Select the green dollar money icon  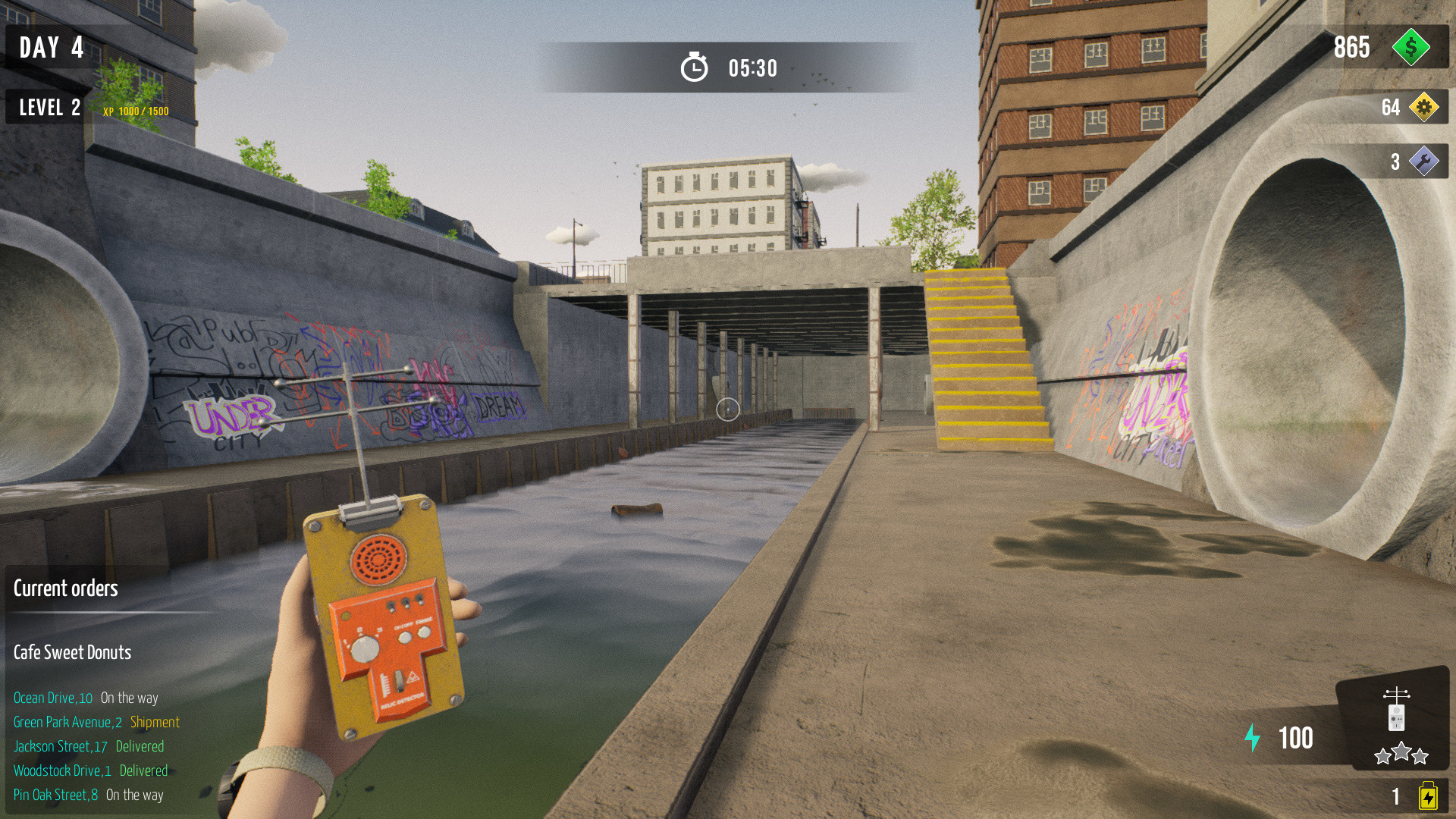point(1412,48)
